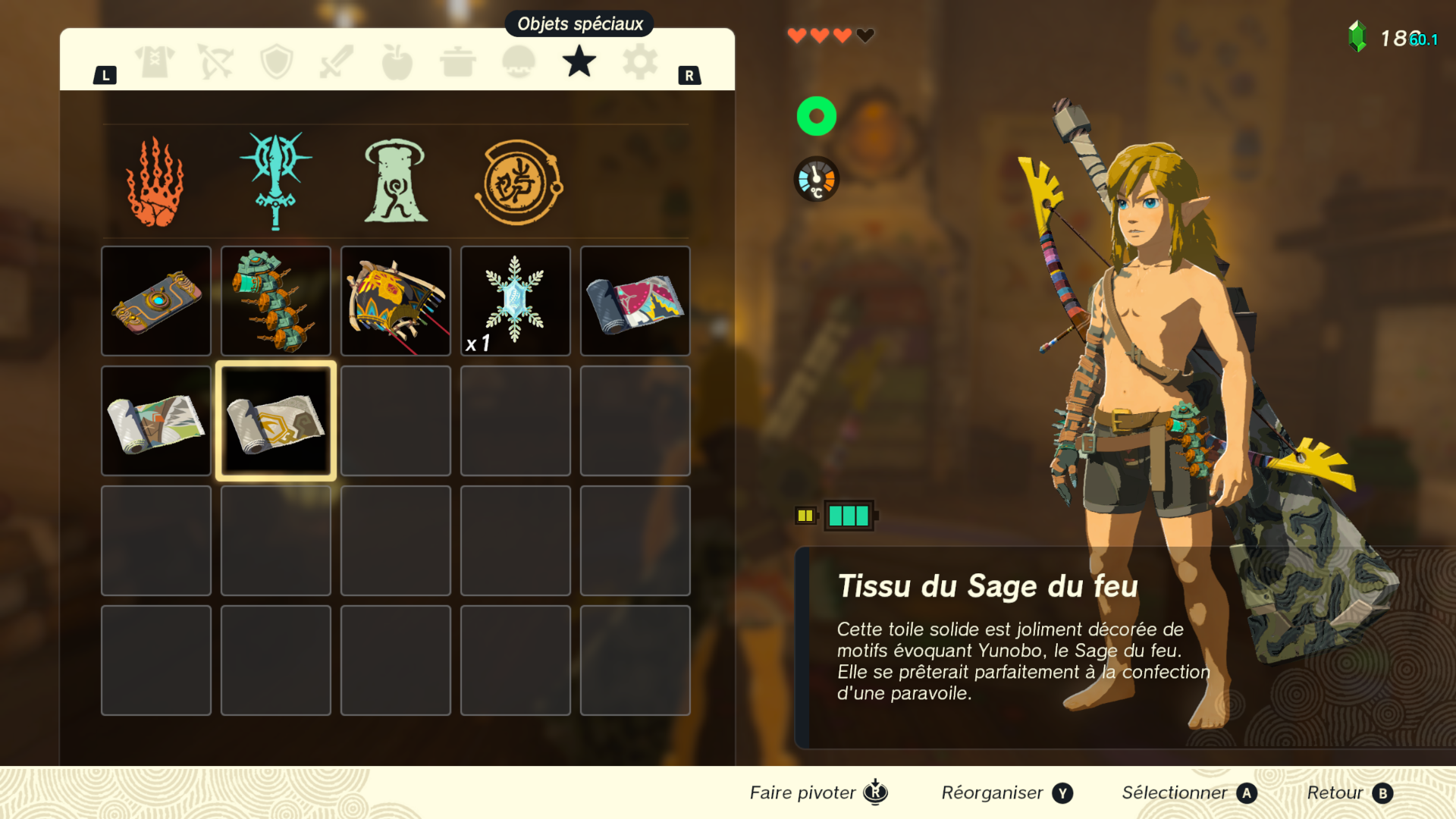Switch to the shields tab
Image resolution: width=1456 pixels, height=819 pixels.
(x=276, y=62)
